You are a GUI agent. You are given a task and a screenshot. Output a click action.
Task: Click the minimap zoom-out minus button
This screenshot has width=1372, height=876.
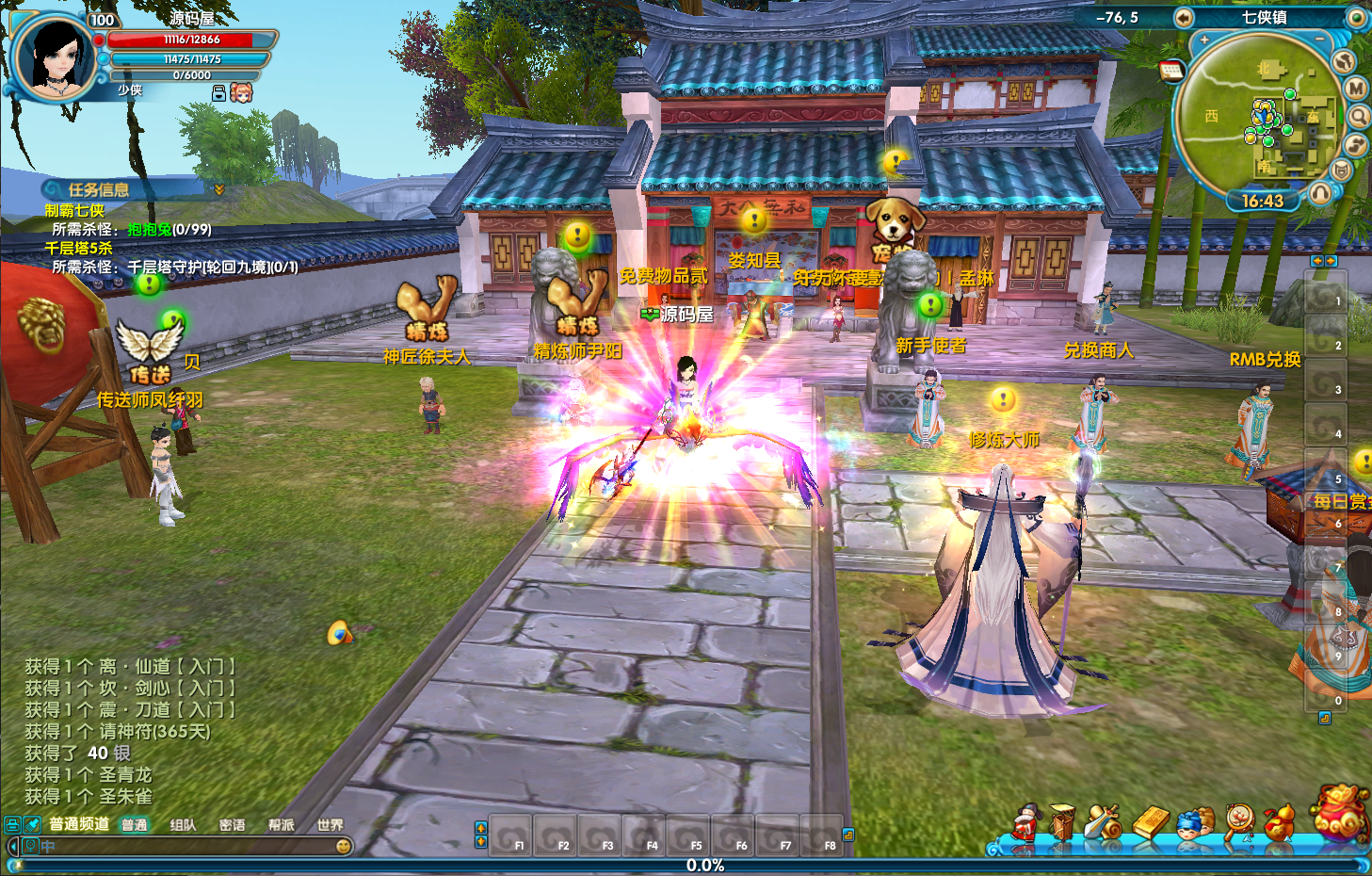pyautogui.click(x=1320, y=40)
